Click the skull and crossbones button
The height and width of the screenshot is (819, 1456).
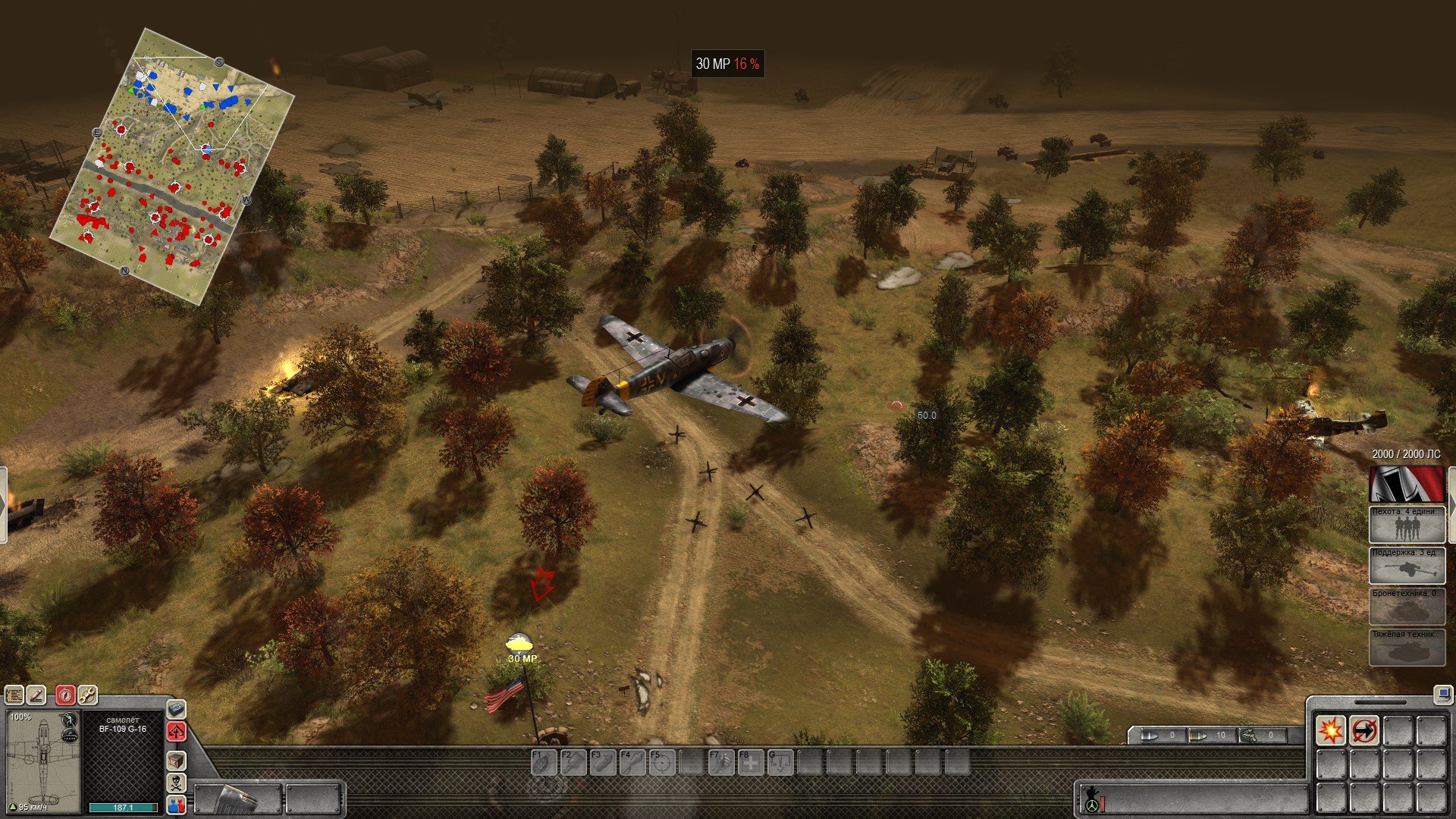tap(176, 783)
